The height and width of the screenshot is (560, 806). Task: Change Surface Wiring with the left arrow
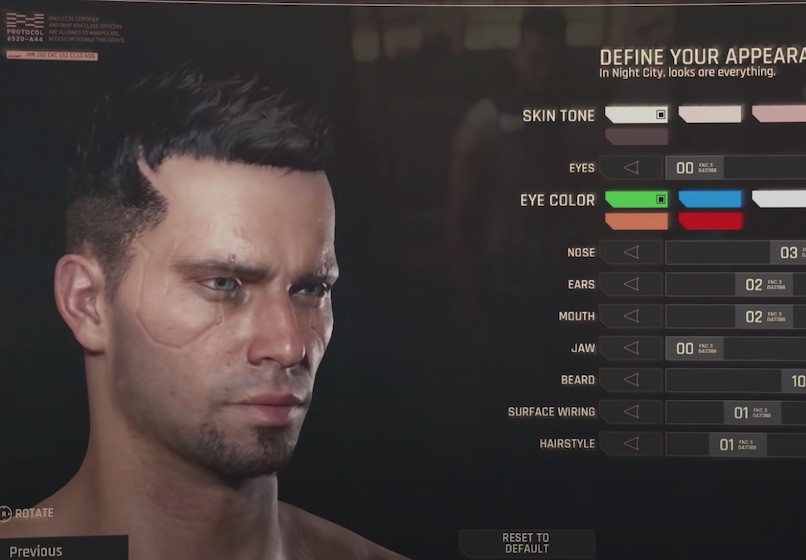point(631,412)
